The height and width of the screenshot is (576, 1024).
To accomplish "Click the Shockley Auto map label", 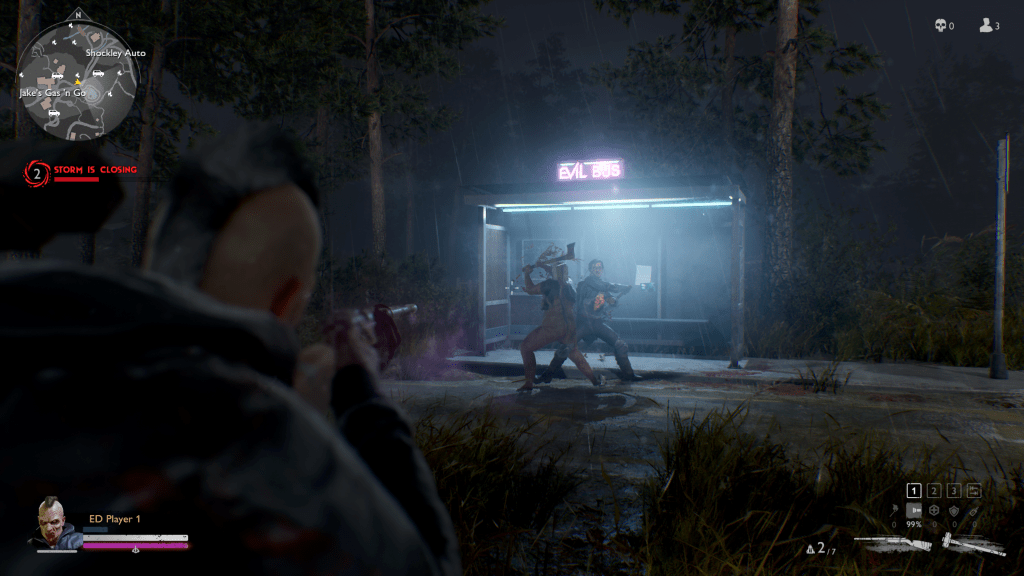I will click(115, 54).
